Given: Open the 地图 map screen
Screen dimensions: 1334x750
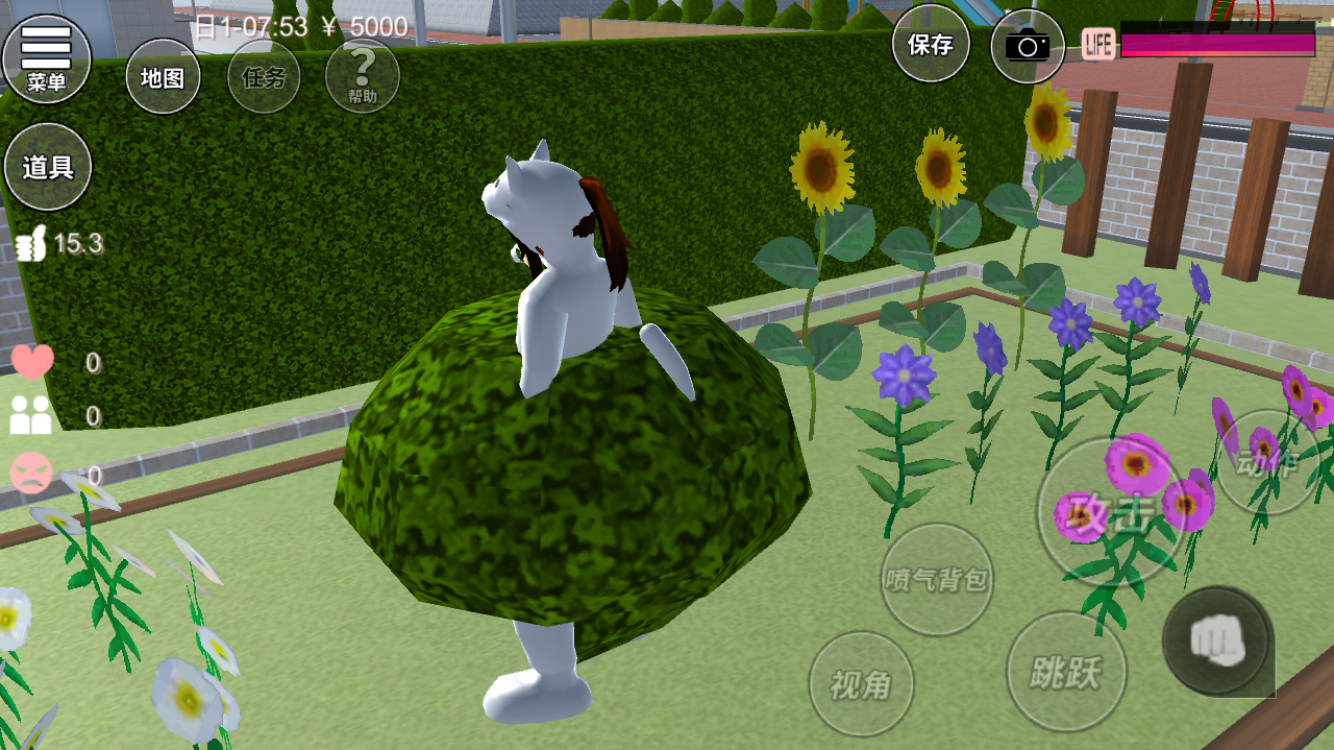Looking at the screenshot, I should tap(162, 77).
